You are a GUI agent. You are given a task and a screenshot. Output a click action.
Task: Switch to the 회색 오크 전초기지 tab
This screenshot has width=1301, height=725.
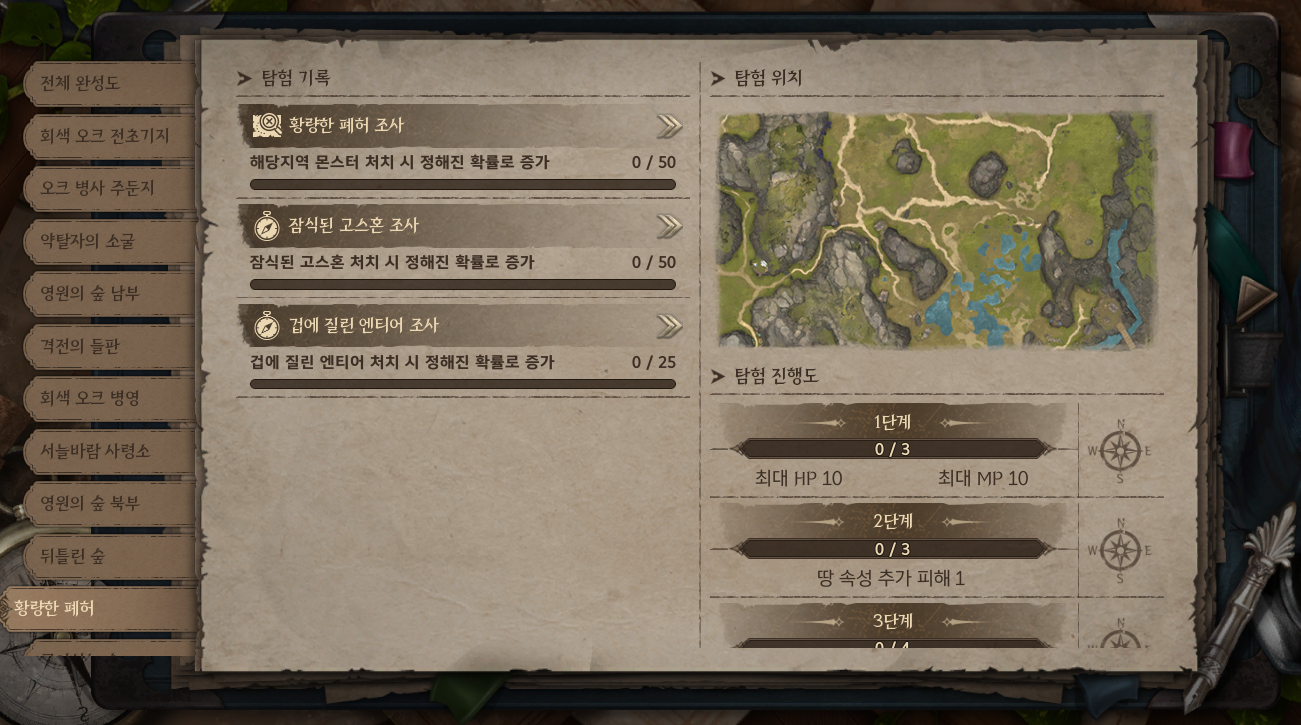click(105, 136)
